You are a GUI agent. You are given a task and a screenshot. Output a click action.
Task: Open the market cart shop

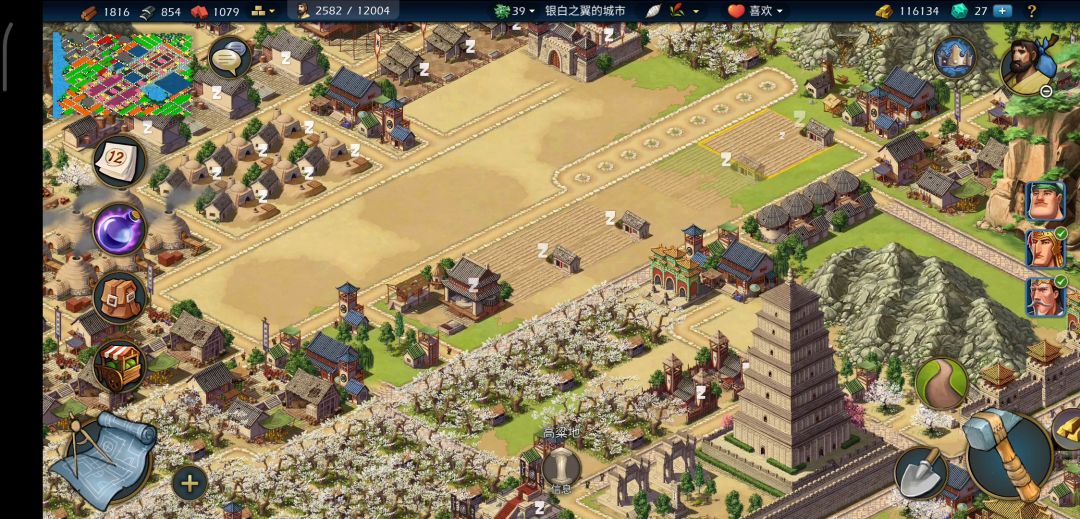tap(120, 364)
